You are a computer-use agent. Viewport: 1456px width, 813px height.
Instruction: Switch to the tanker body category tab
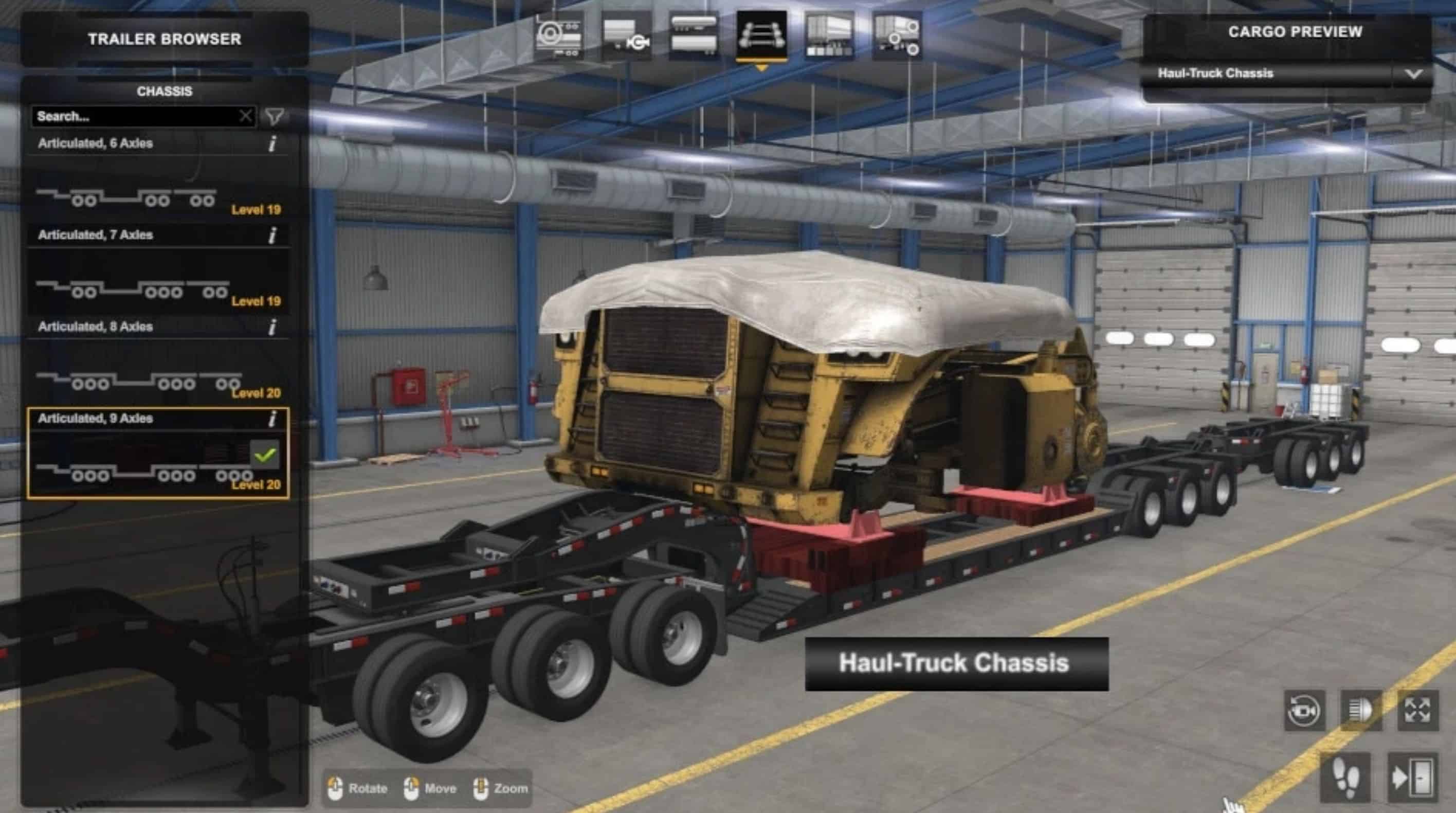694,36
